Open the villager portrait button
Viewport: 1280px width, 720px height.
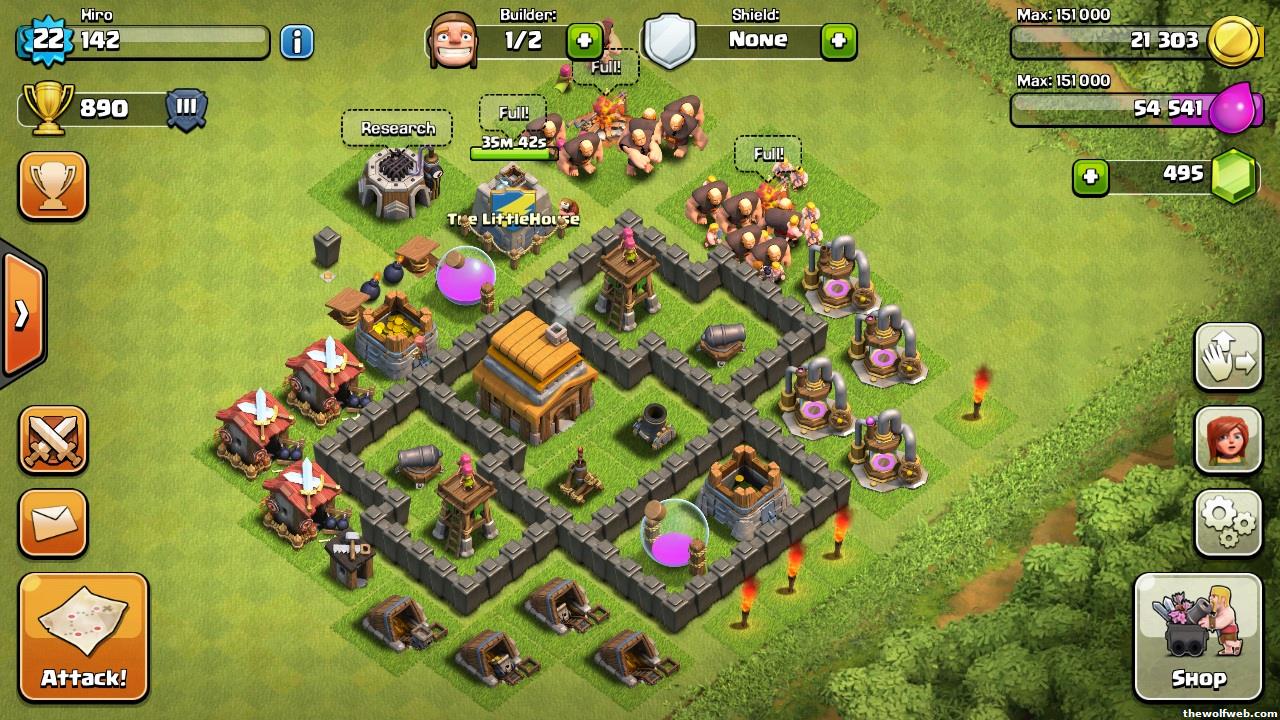[x=1228, y=439]
